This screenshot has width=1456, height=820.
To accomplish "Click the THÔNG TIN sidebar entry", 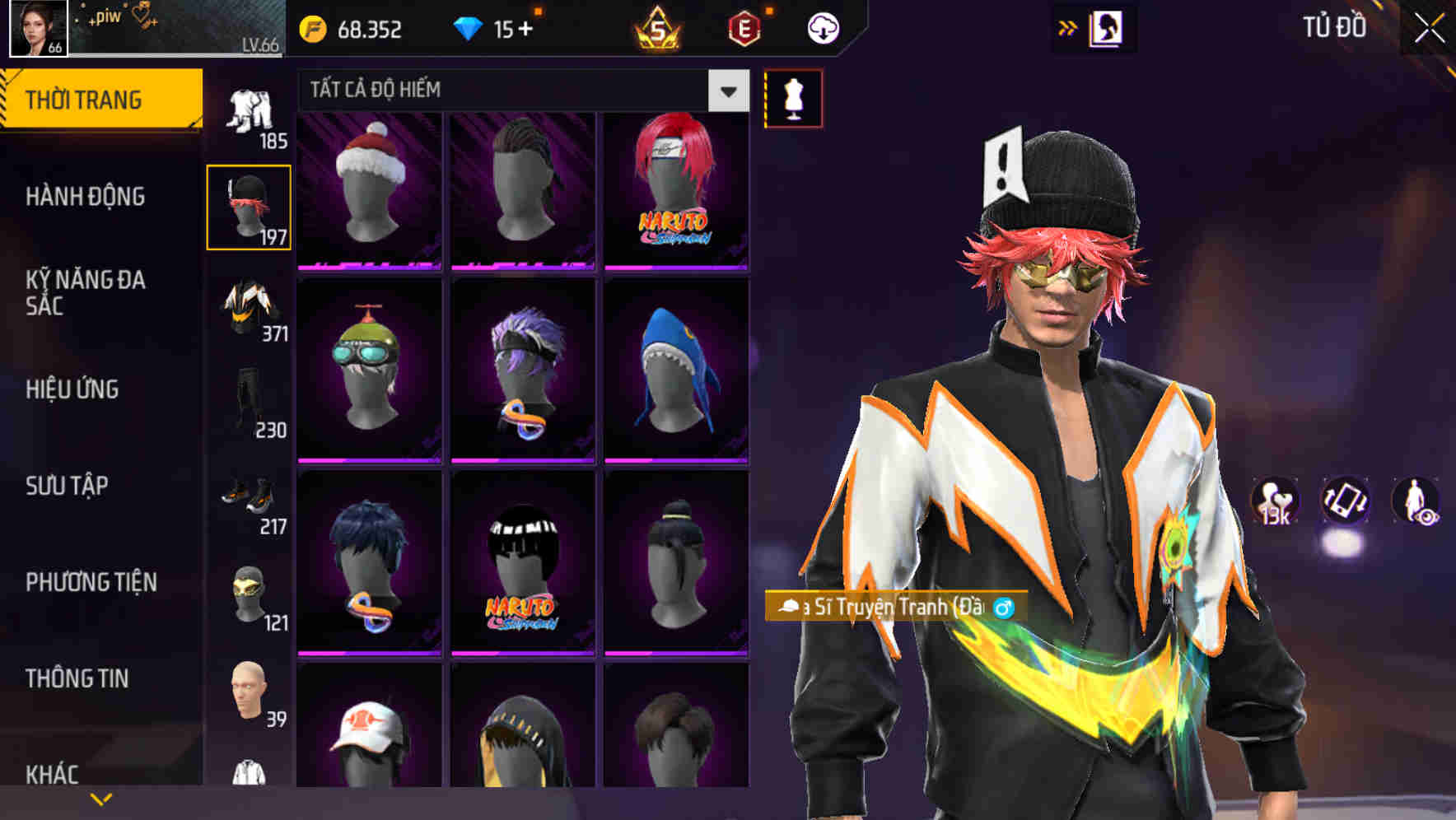I will (78, 678).
